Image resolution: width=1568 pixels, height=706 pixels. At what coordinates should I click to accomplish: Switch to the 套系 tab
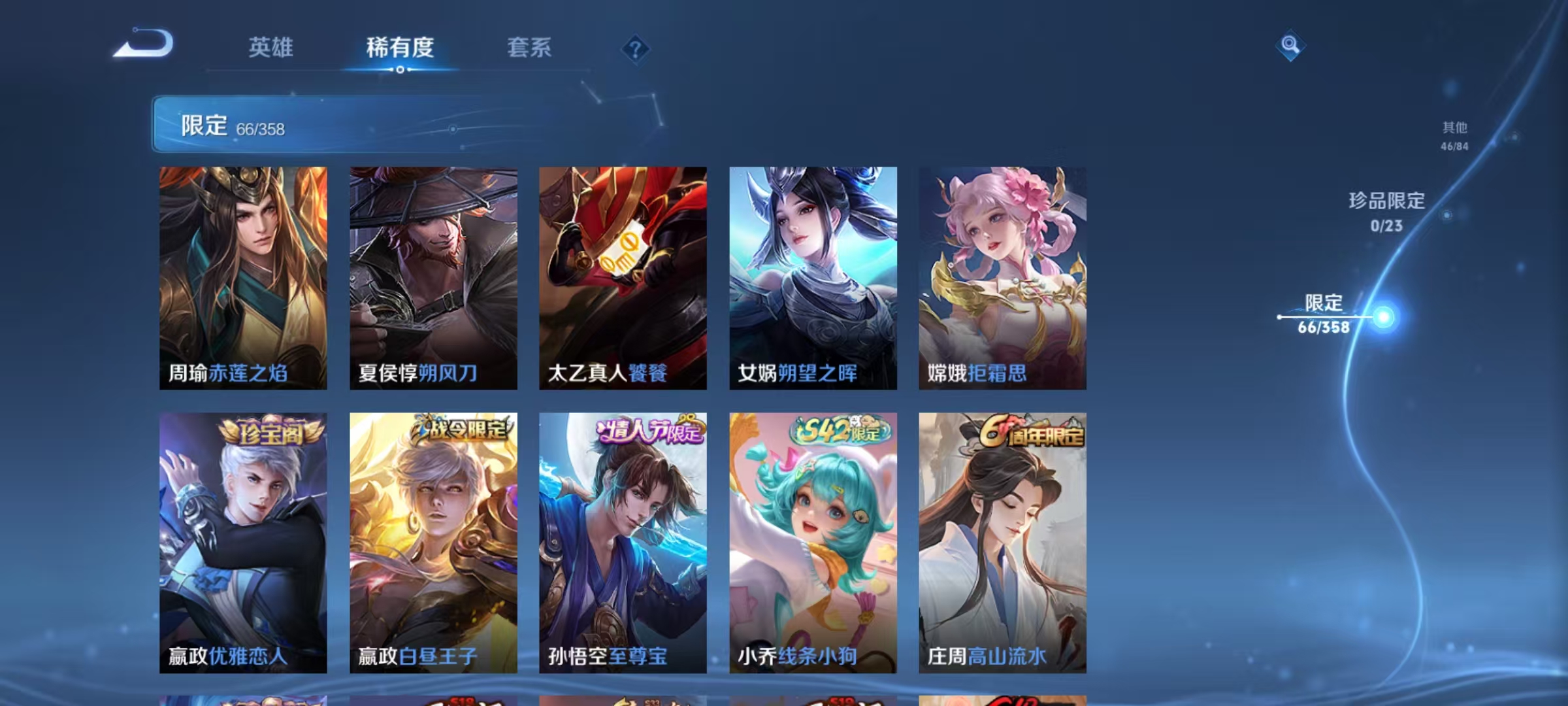[529, 48]
